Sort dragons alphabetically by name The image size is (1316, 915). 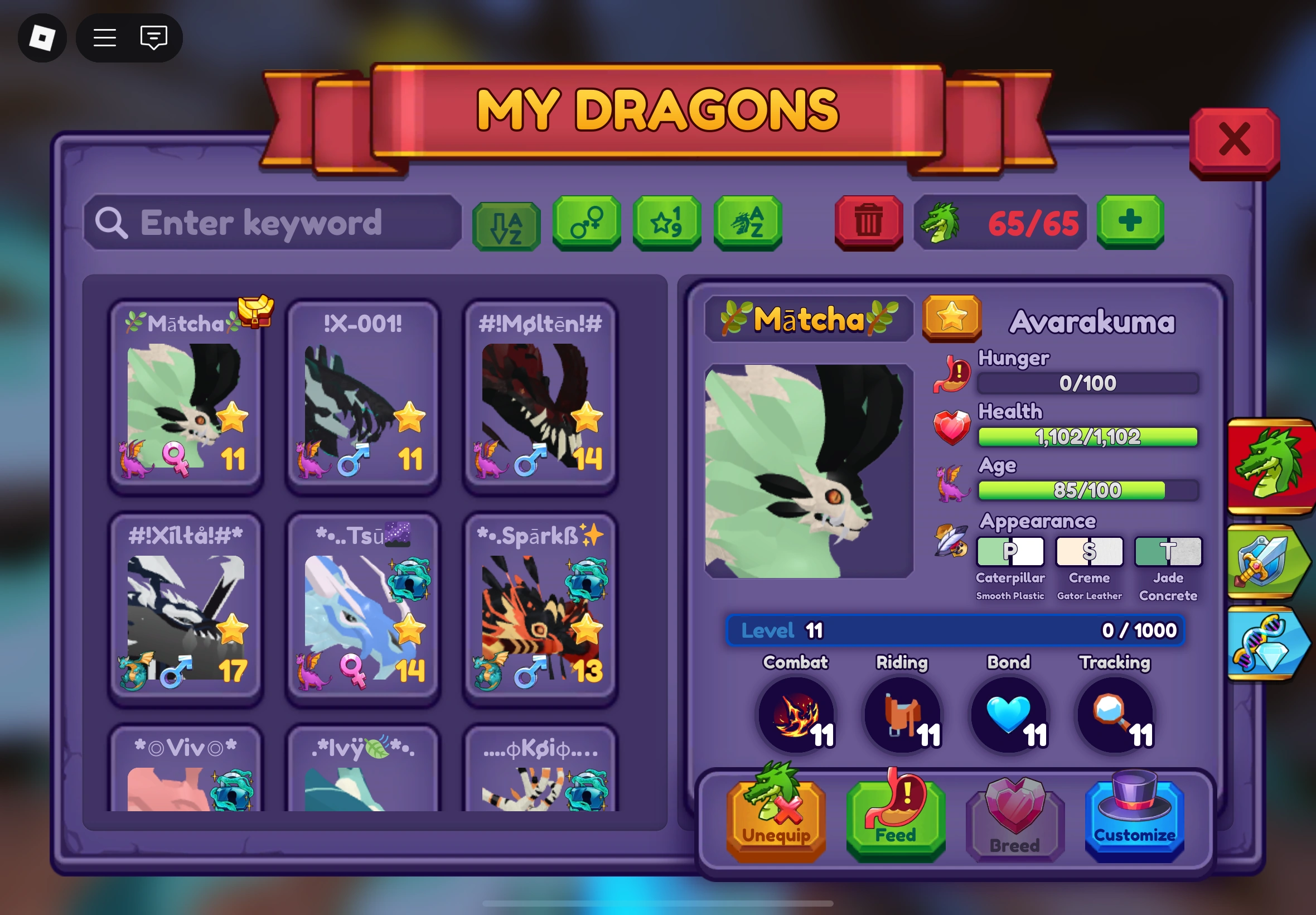point(747,224)
